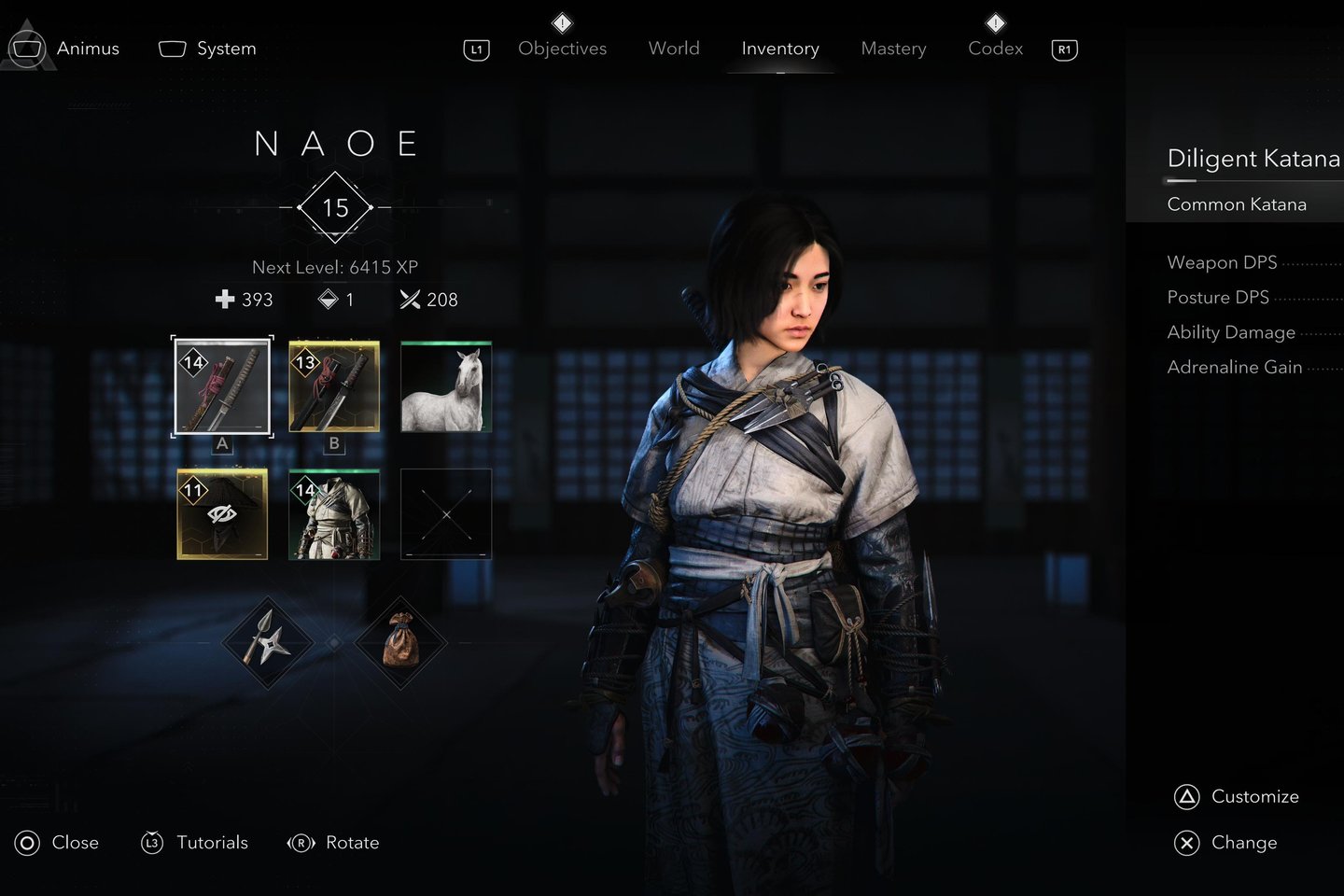Select the level 13 weapon in slot B
This screenshot has width=1344, height=896.
pyautogui.click(x=334, y=386)
